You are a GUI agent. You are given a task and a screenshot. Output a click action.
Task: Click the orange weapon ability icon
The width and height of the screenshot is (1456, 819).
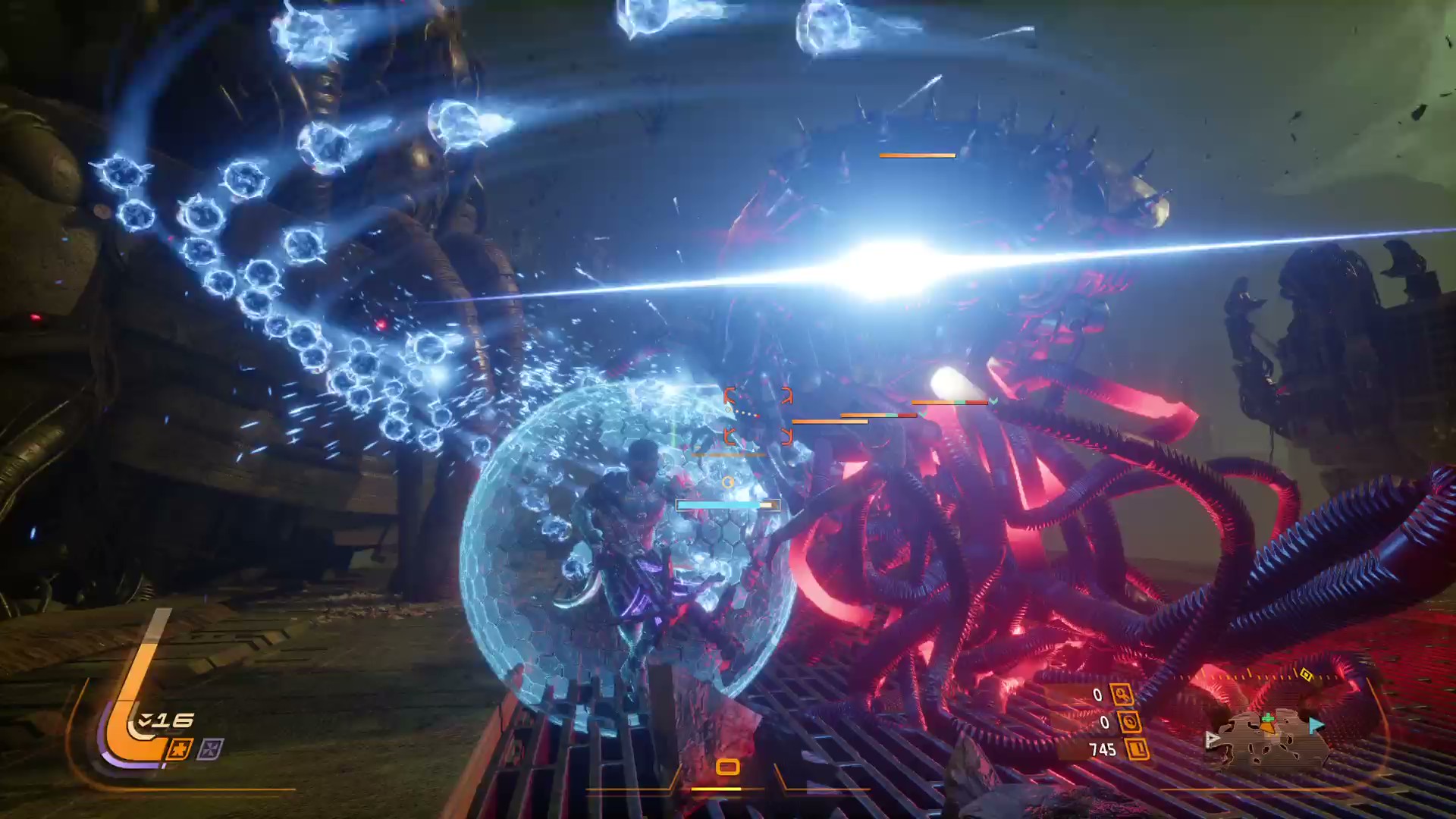coord(727,767)
